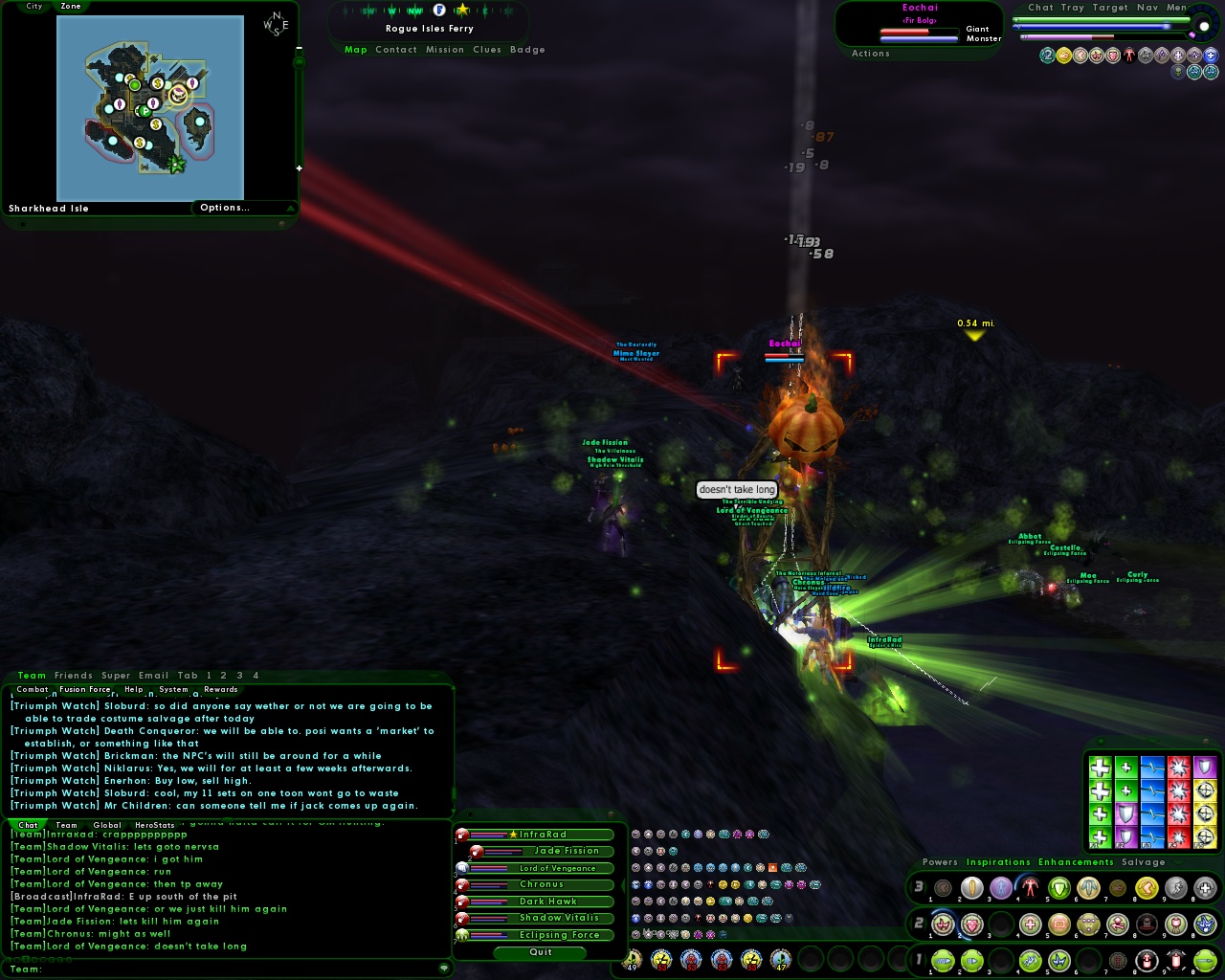Screen dimensions: 1225x980
Task: Click the Options... button below the minimap
Action: tap(224, 207)
